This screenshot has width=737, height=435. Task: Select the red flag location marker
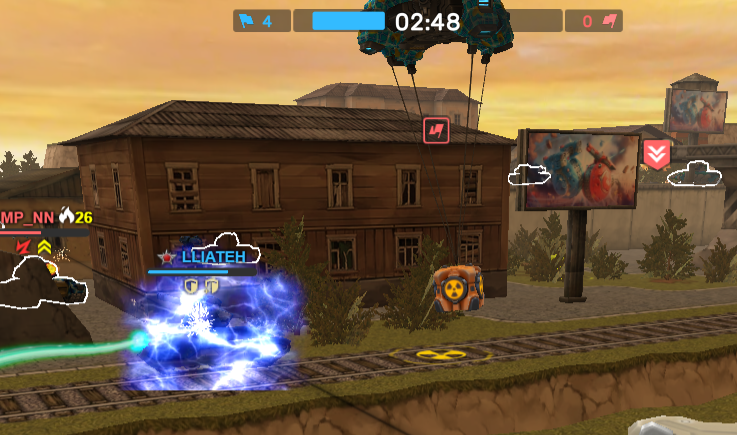pos(436,129)
